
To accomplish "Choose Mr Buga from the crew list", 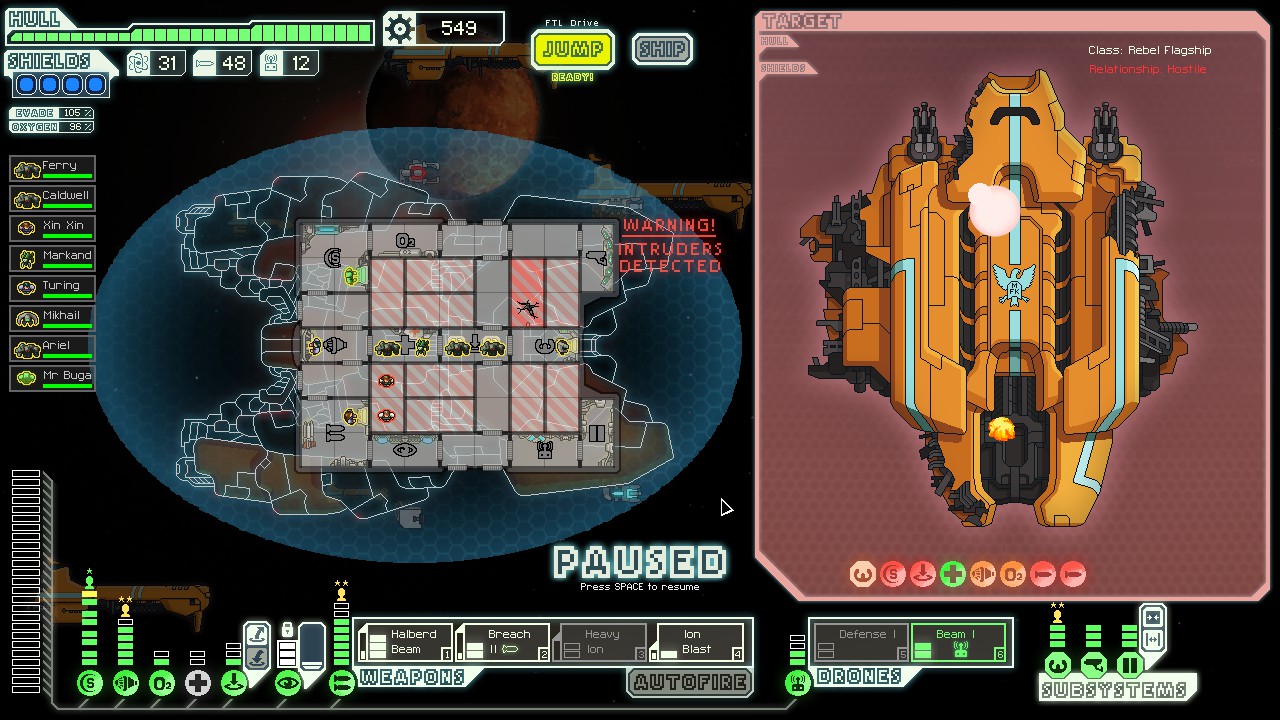I will (53, 378).
